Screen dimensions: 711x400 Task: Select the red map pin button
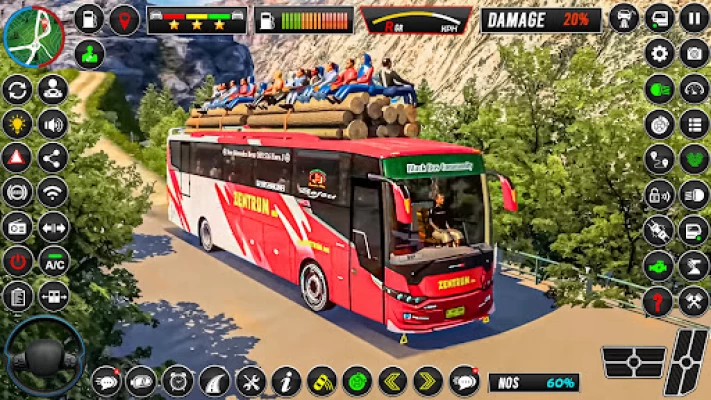124,19
